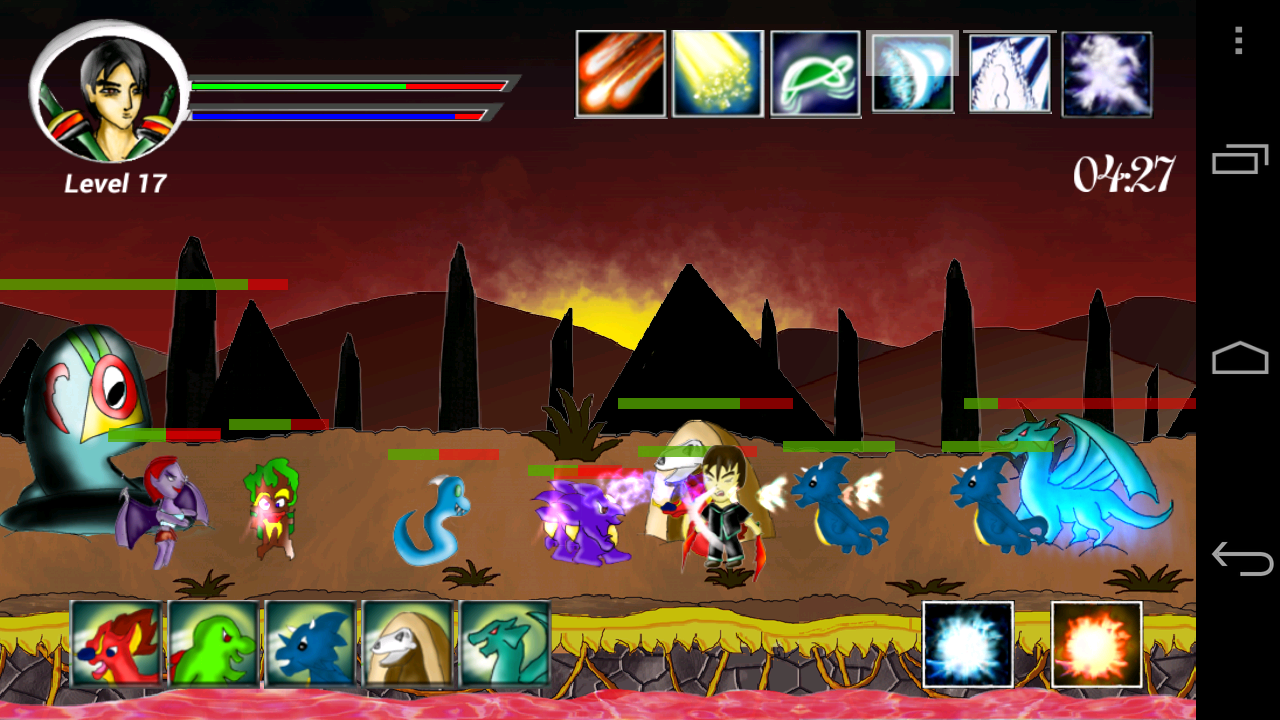Tap the player's green health bar
This screenshot has width=1280, height=720.
tap(300, 87)
